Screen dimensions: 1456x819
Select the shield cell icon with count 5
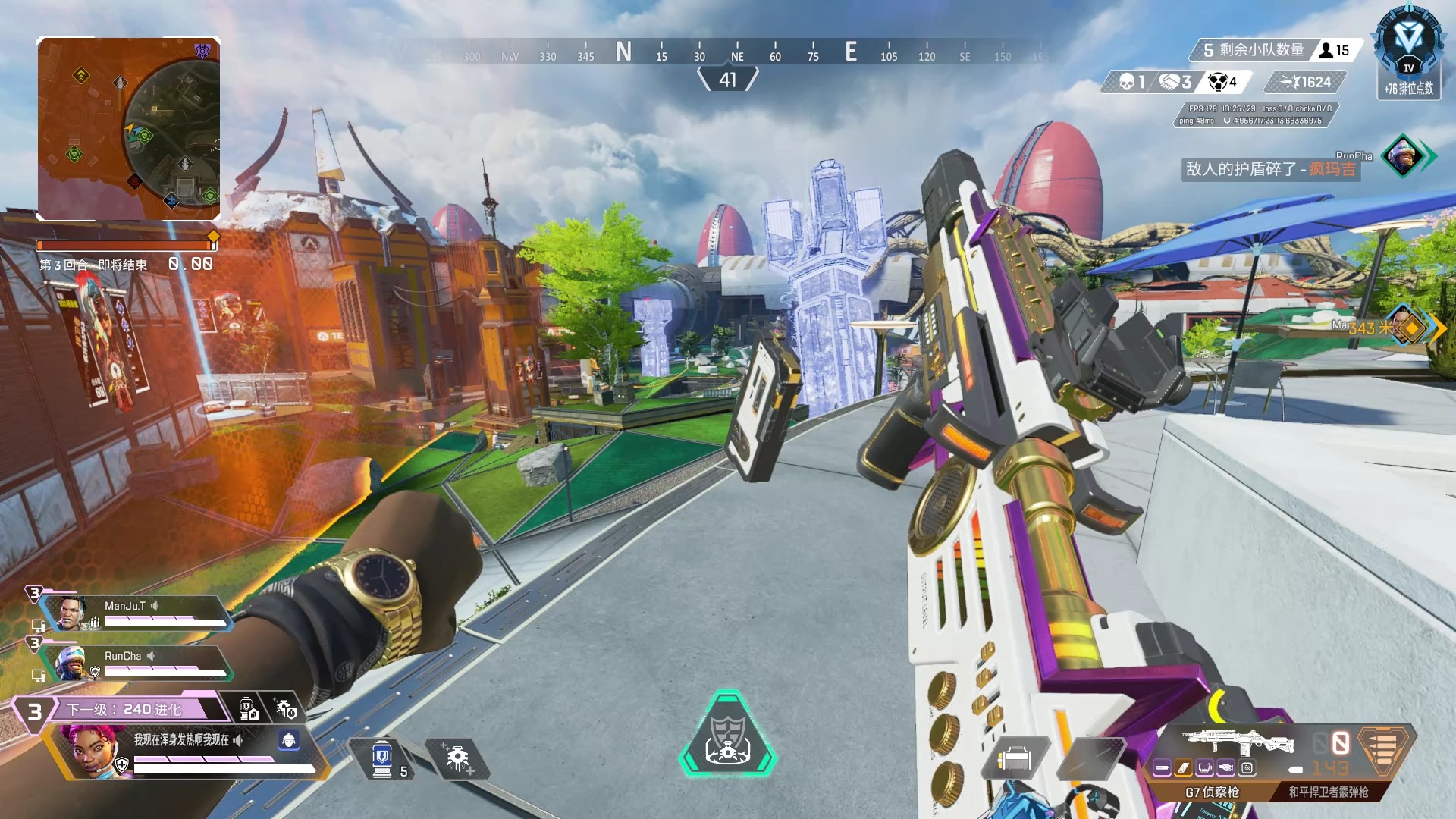coord(381,758)
